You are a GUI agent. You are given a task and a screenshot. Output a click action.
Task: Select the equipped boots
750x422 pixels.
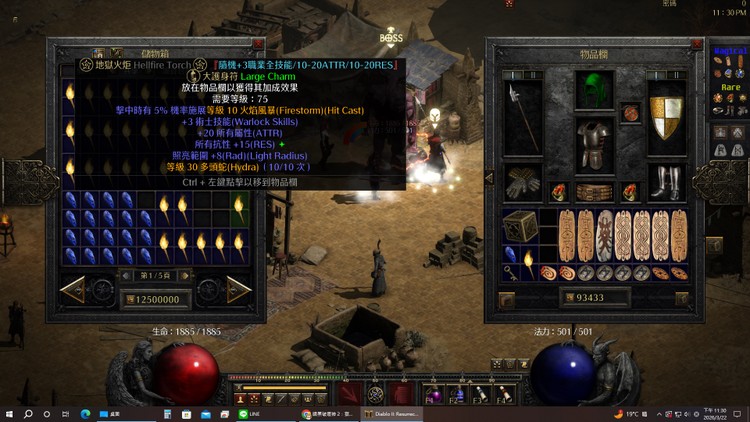pyautogui.click(x=665, y=181)
